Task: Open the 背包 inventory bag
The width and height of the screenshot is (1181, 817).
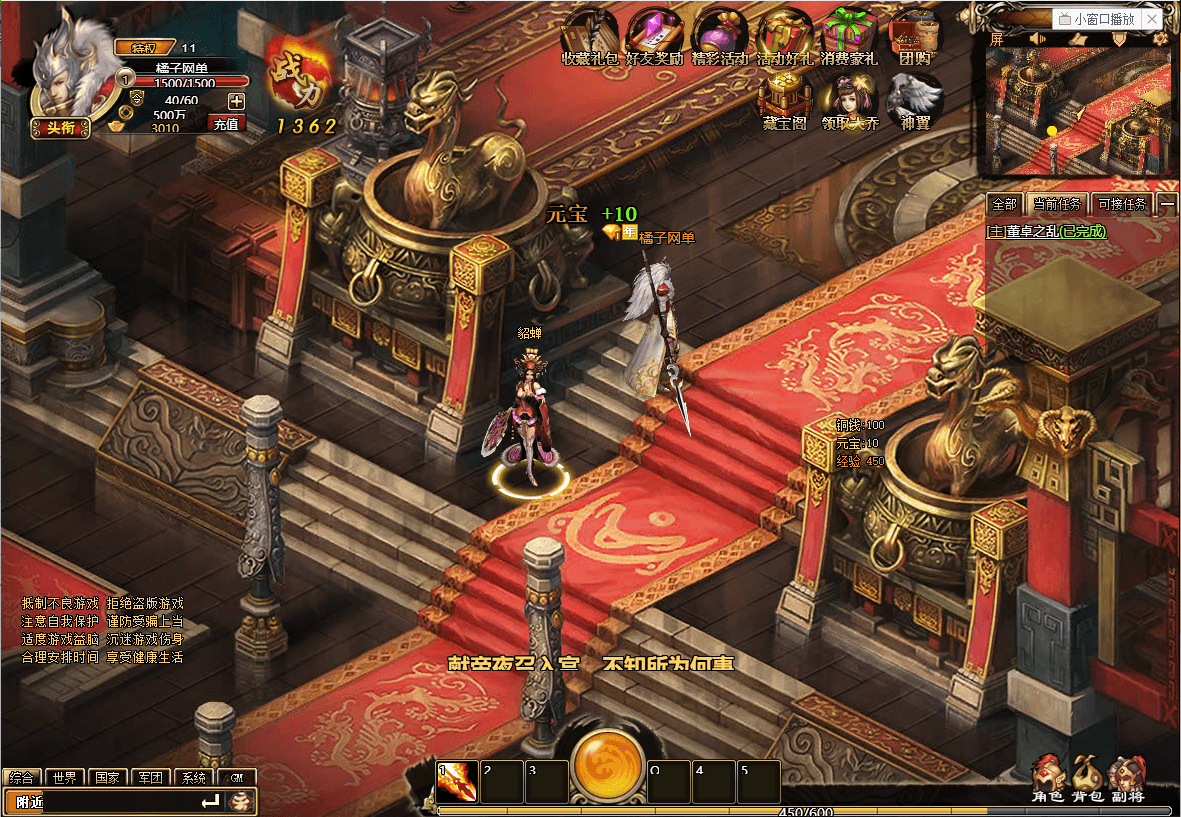Action: coord(1087,778)
